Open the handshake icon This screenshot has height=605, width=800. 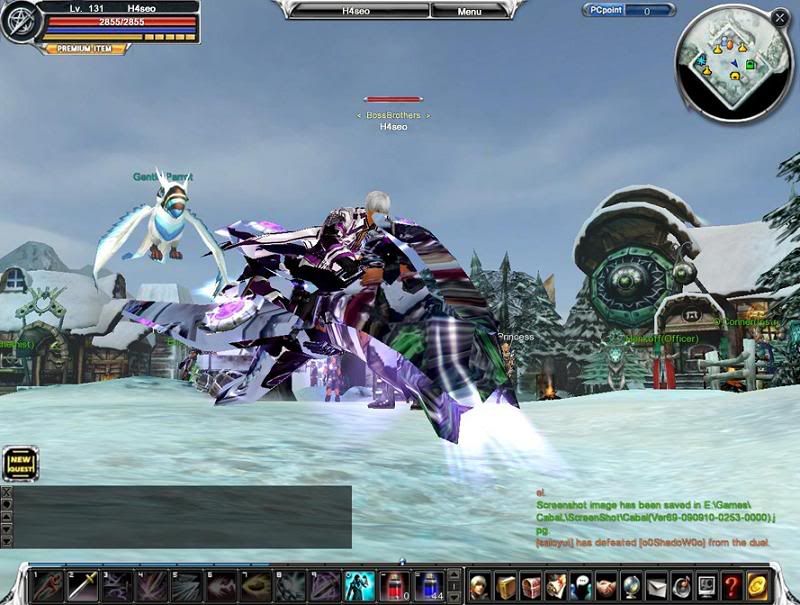(606, 586)
